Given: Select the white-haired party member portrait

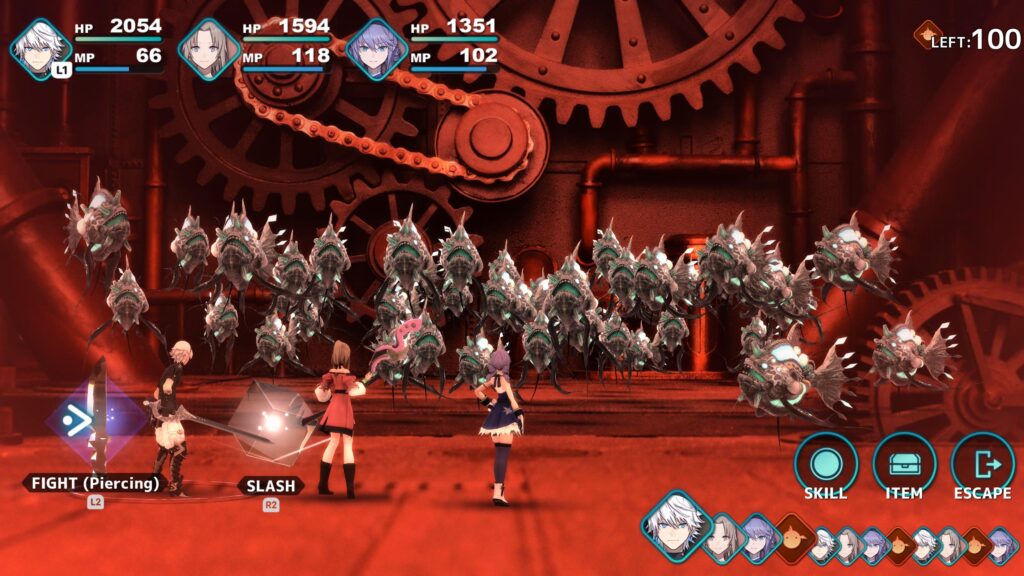Looking at the screenshot, I should click(41, 48).
